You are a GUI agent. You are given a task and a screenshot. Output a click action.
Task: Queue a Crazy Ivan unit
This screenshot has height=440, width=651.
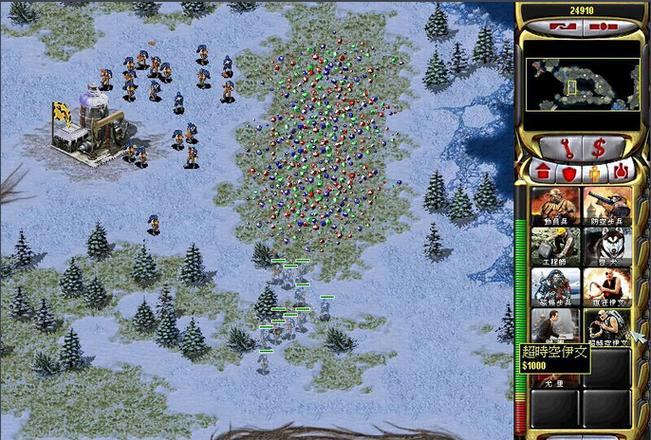[607, 286]
